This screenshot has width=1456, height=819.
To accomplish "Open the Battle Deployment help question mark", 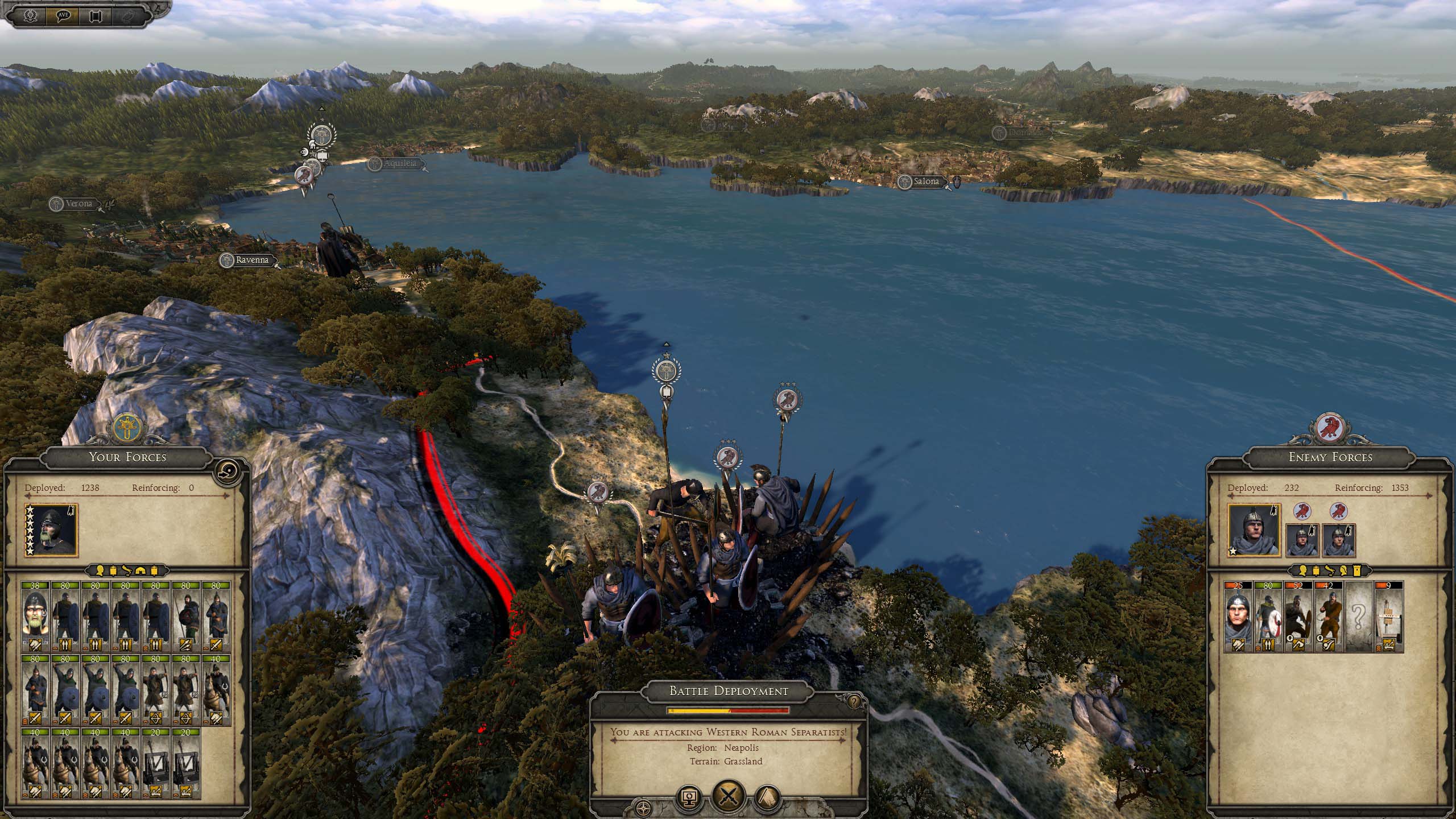I will [853, 702].
